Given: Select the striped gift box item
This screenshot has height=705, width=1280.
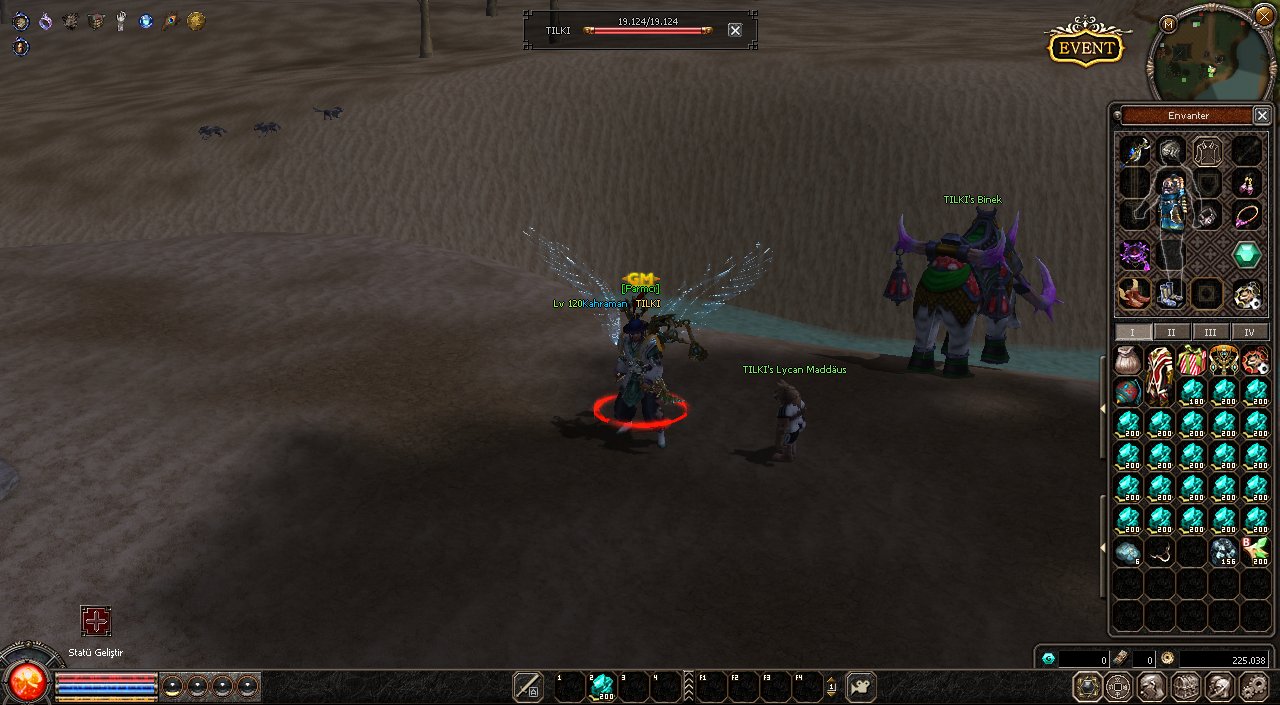Looking at the screenshot, I should pyautogui.click(x=1192, y=360).
